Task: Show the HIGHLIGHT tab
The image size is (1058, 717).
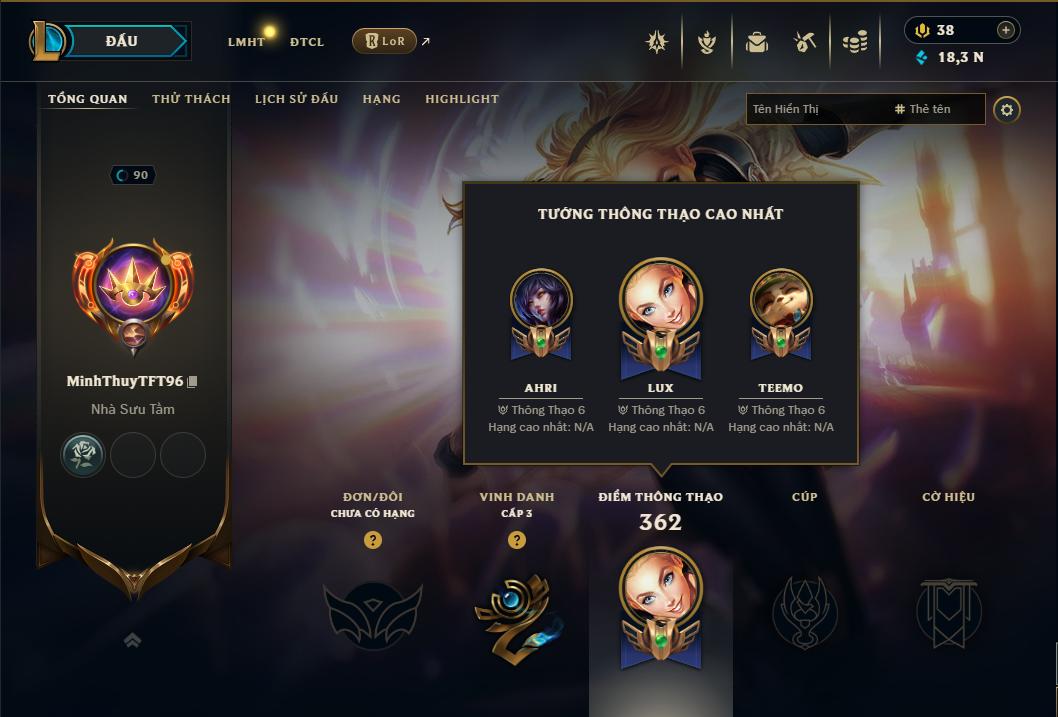Action: (462, 99)
